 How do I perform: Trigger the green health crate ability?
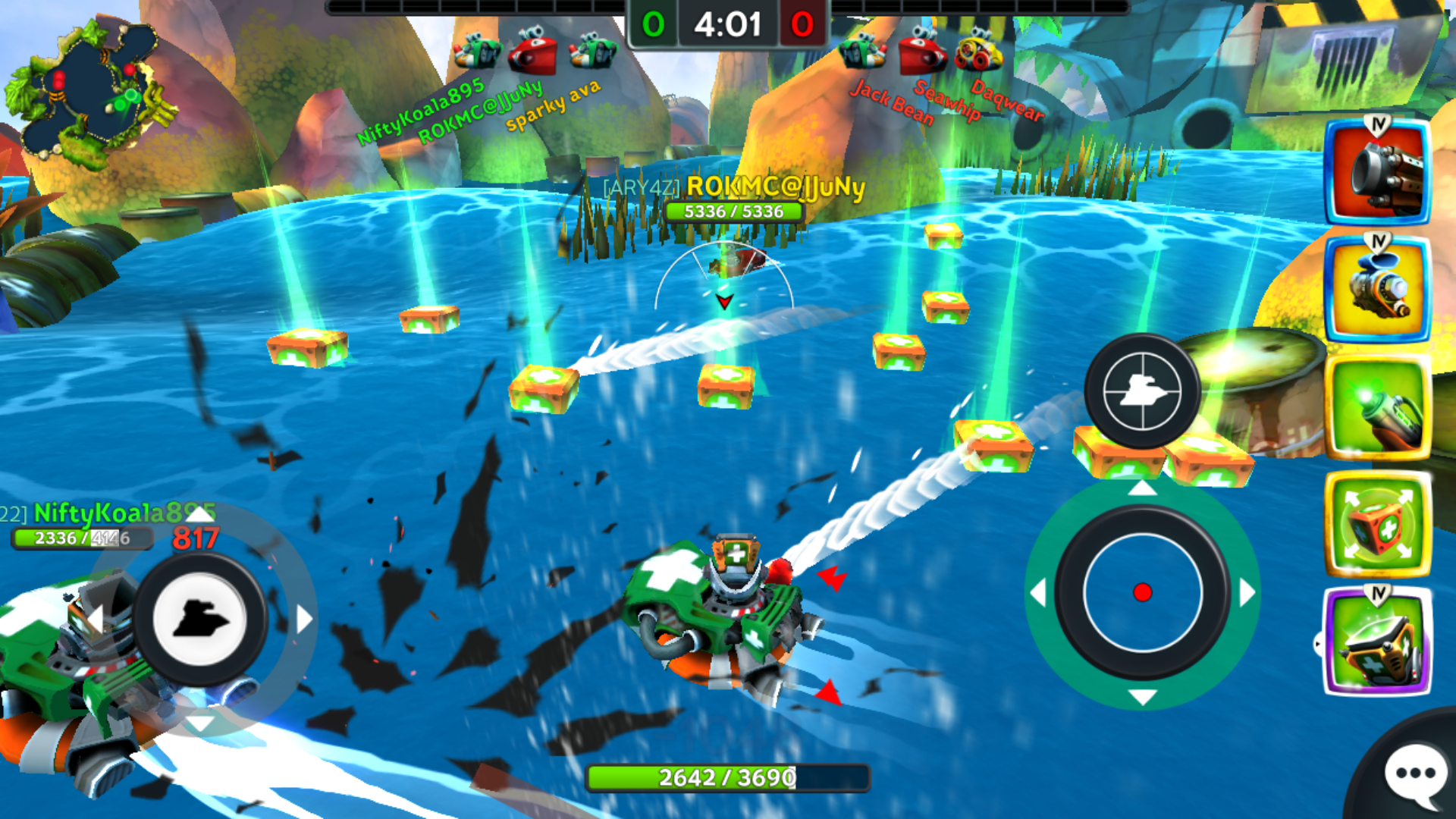click(1377, 525)
